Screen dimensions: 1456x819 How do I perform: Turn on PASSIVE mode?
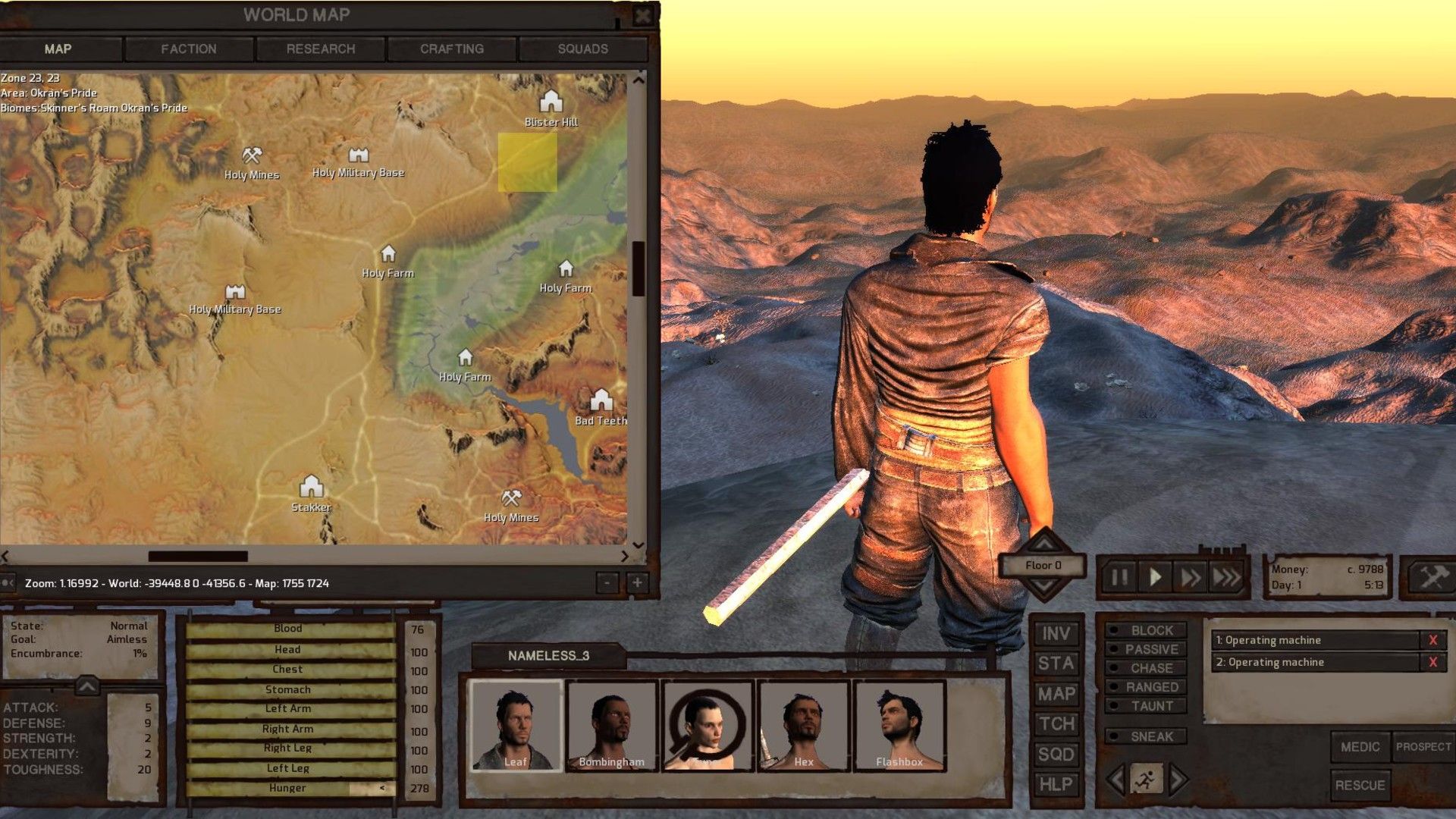[x=1147, y=649]
